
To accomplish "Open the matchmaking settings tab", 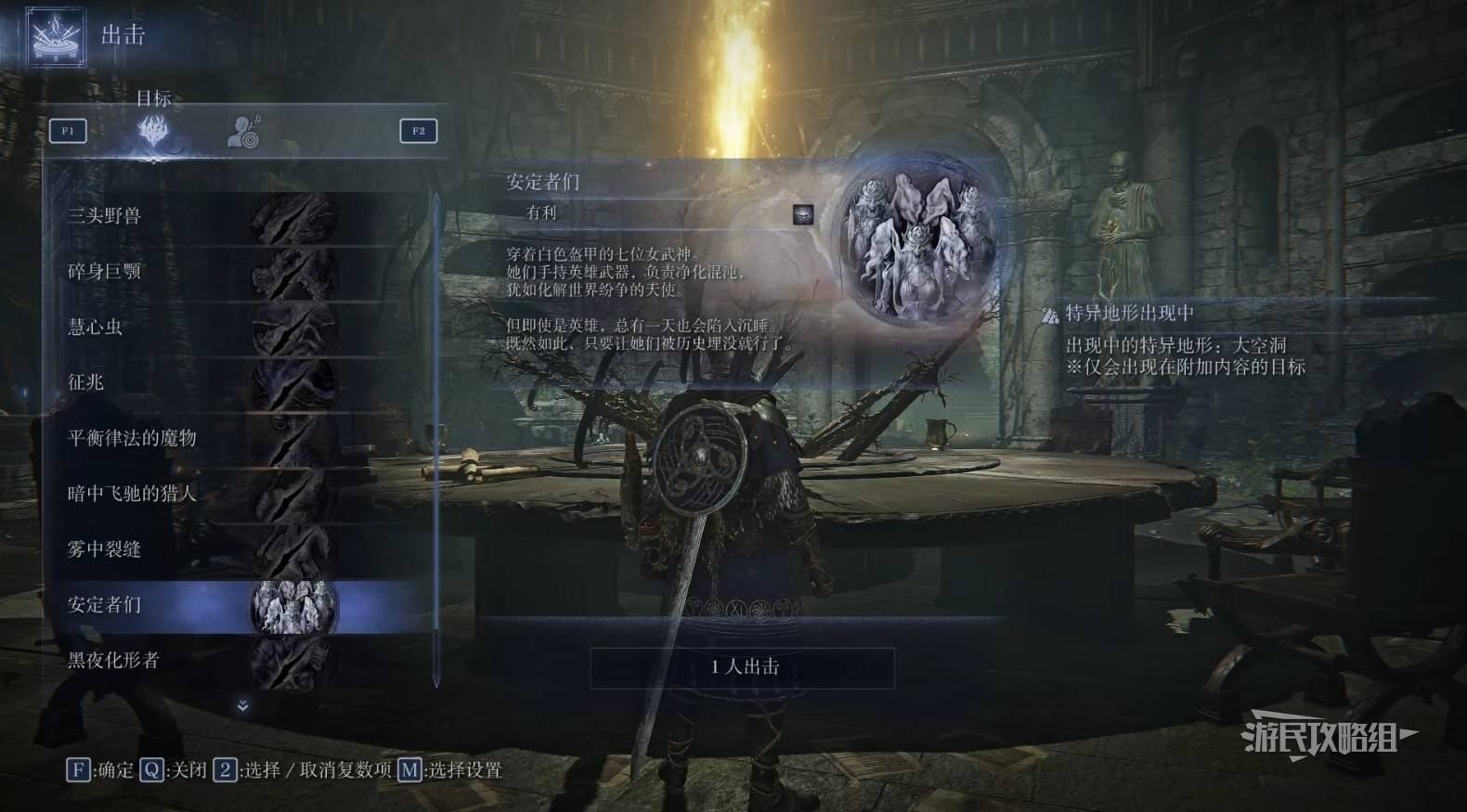I will (245, 131).
